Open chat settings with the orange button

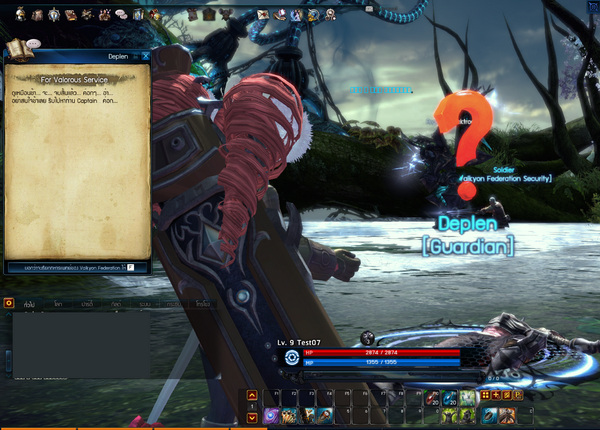[8, 302]
